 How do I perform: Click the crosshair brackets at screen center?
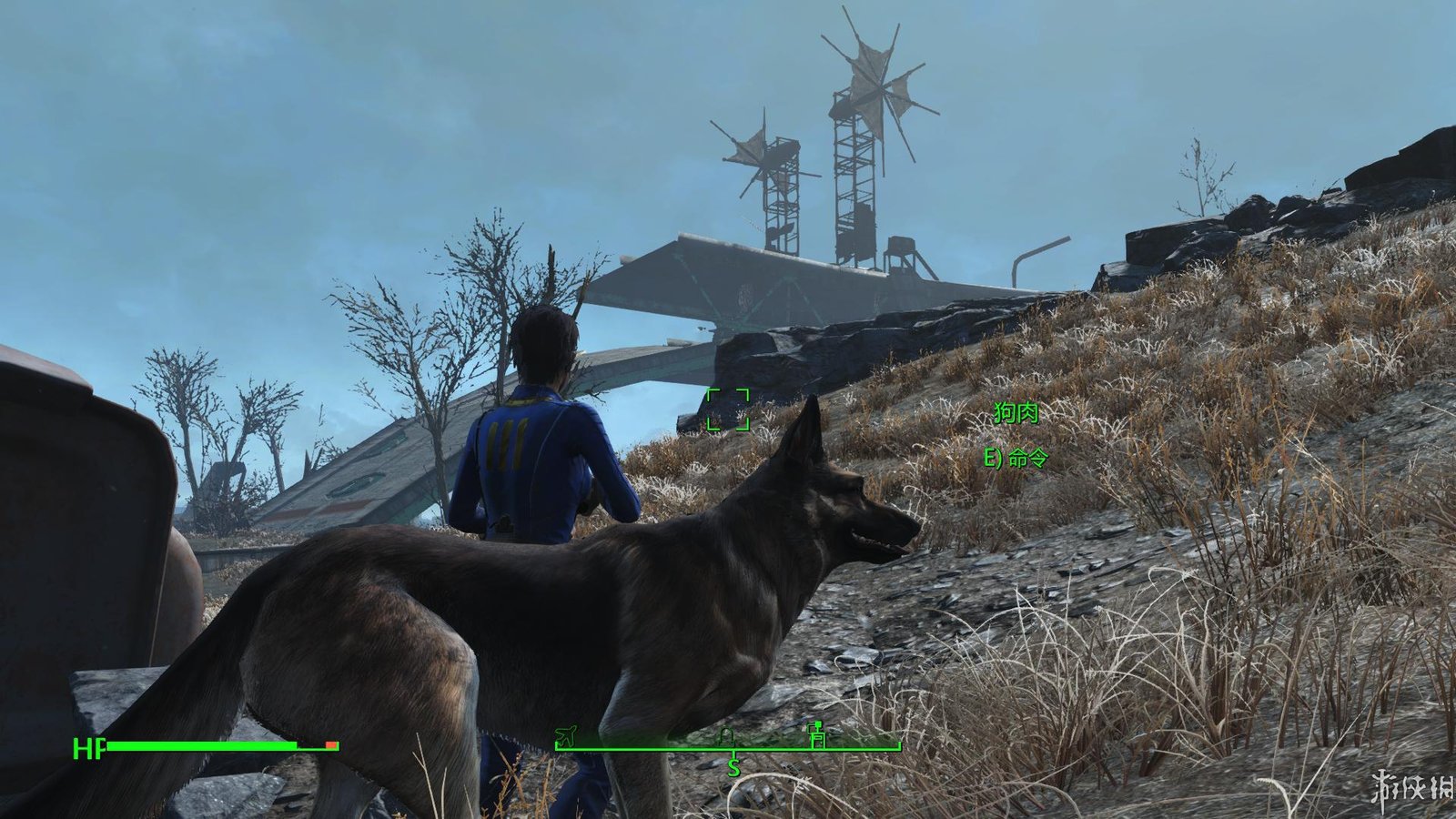(x=728, y=409)
